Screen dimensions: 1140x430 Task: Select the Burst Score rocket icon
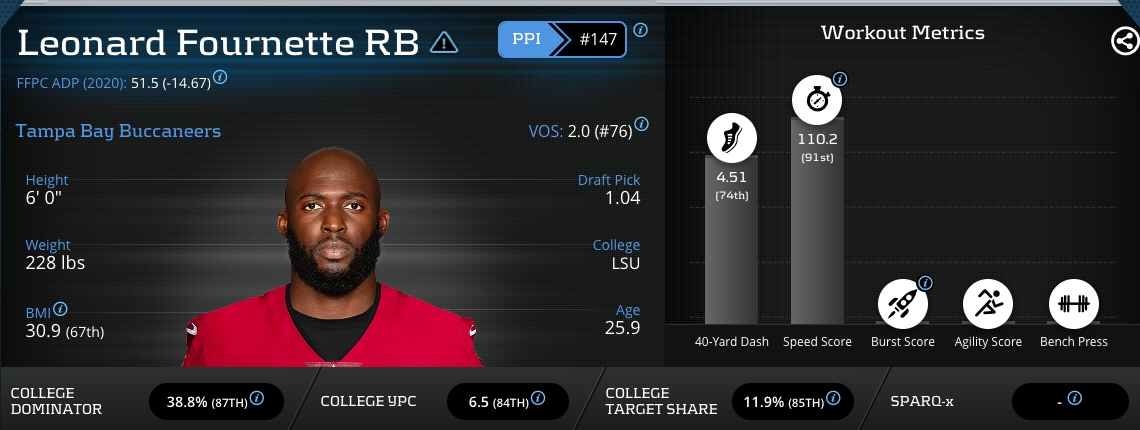click(902, 301)
